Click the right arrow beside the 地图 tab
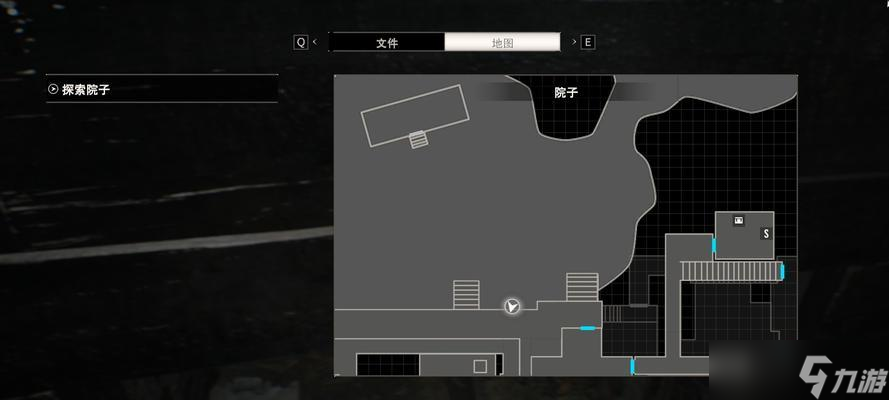889x400 pixels. click(x=573, y=42)
